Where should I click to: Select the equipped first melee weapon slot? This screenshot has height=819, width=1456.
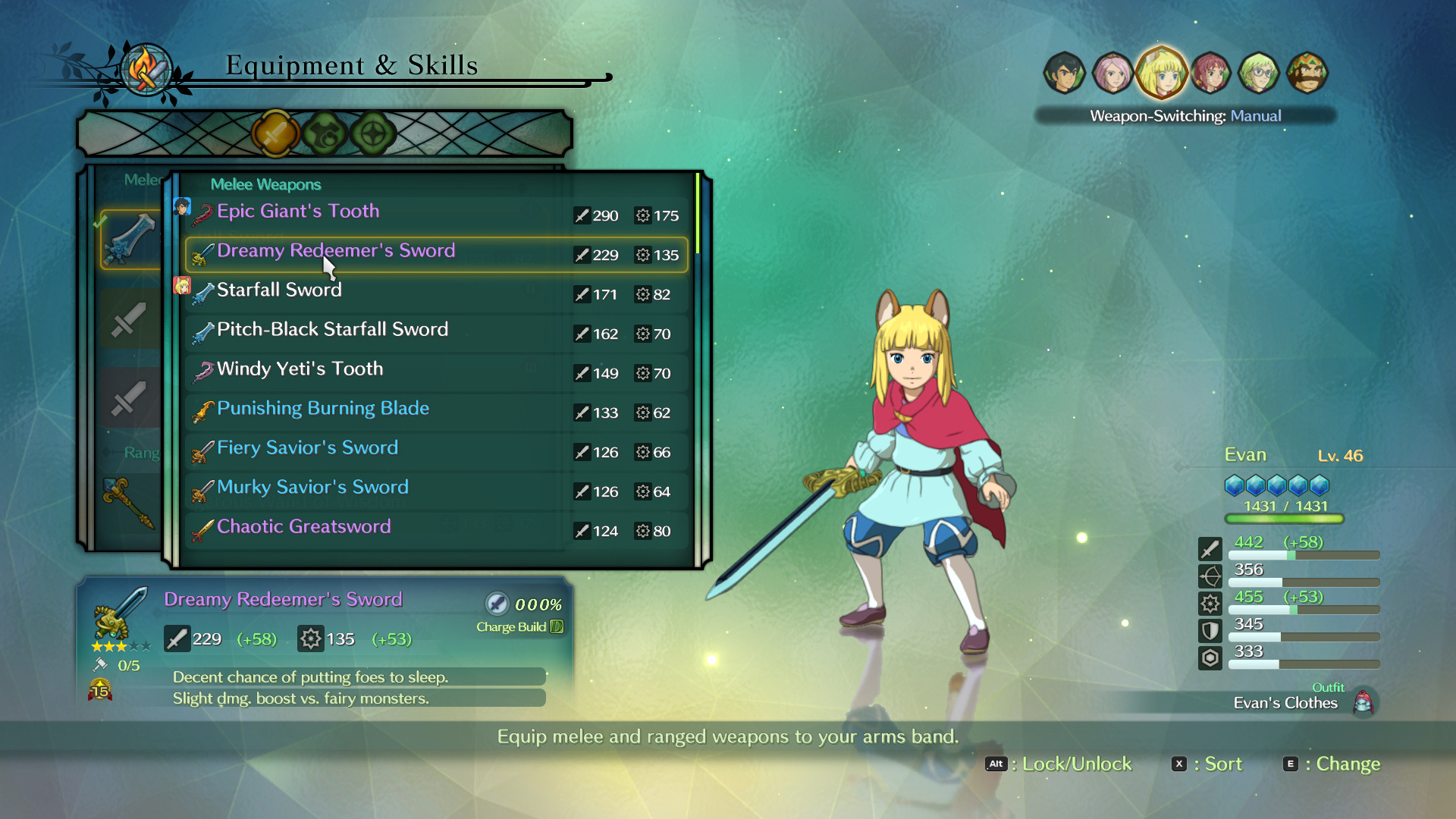click(130, 240)
